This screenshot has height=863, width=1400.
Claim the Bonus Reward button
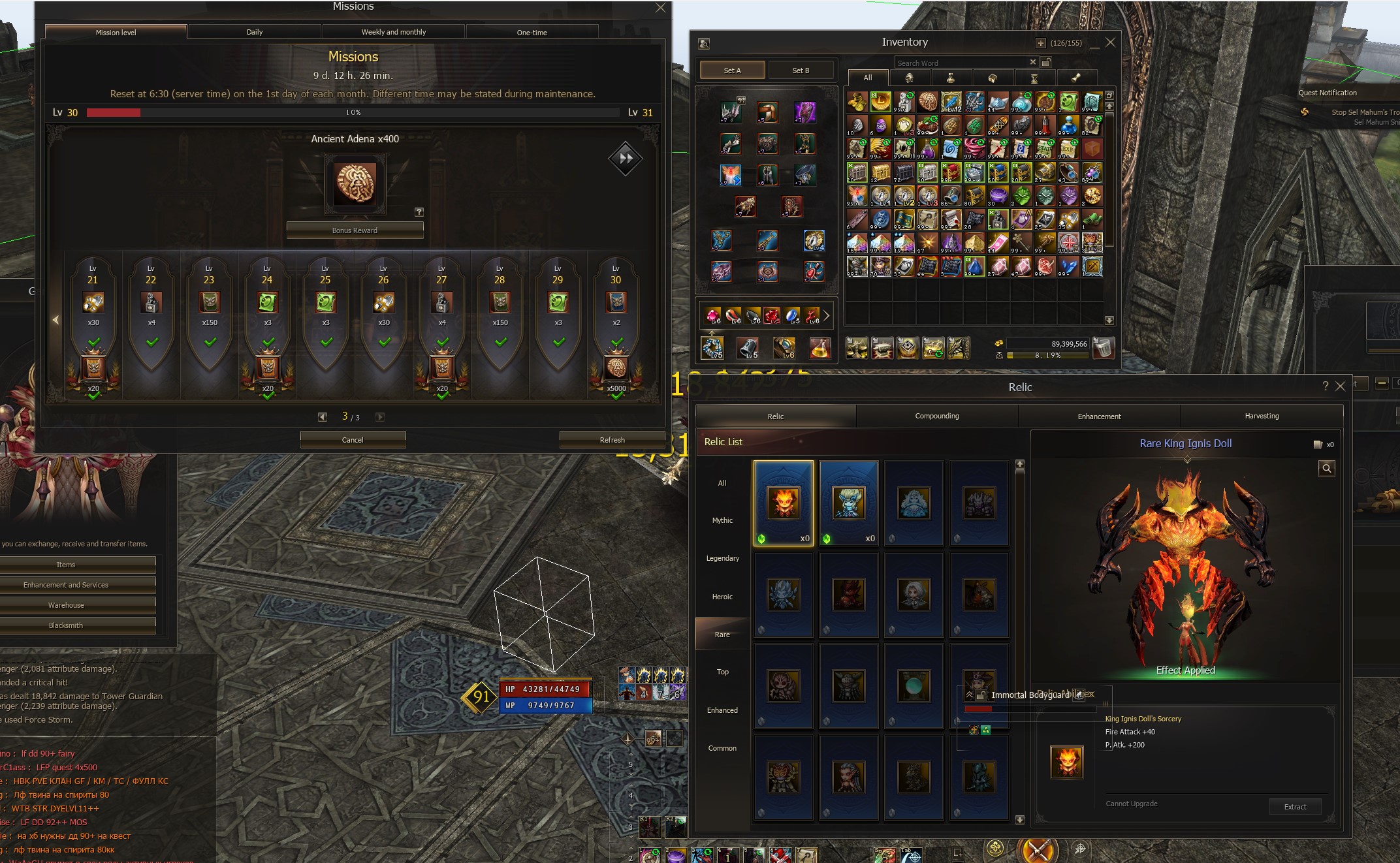point(355,230)
